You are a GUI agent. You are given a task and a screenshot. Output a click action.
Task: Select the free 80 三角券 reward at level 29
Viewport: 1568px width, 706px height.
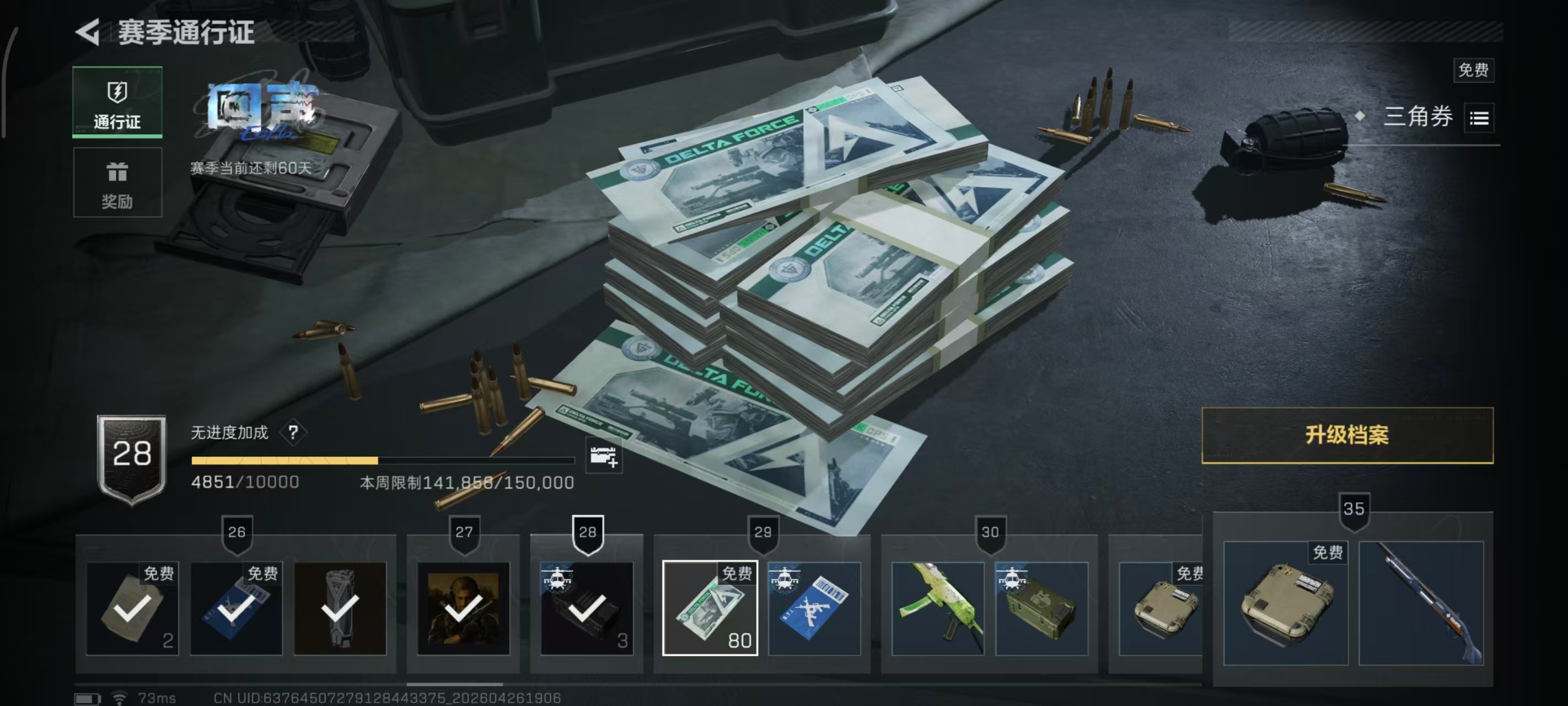pyautogui.click(x=710, y=608)
